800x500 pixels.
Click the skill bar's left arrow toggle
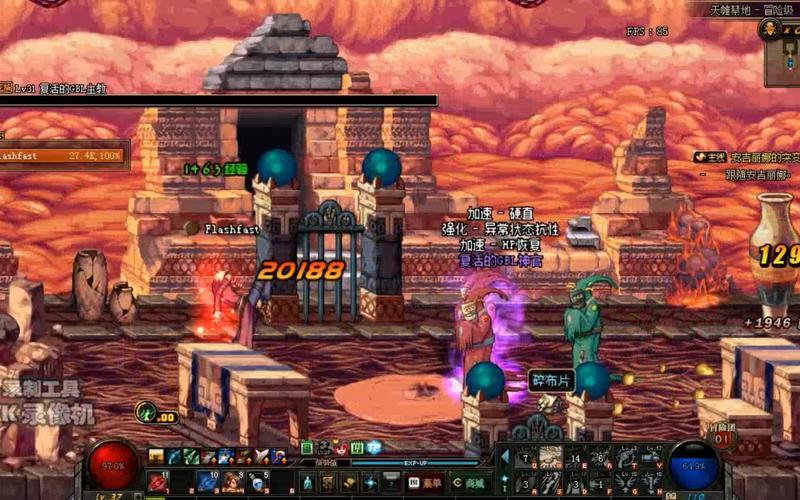click(503, 456)
